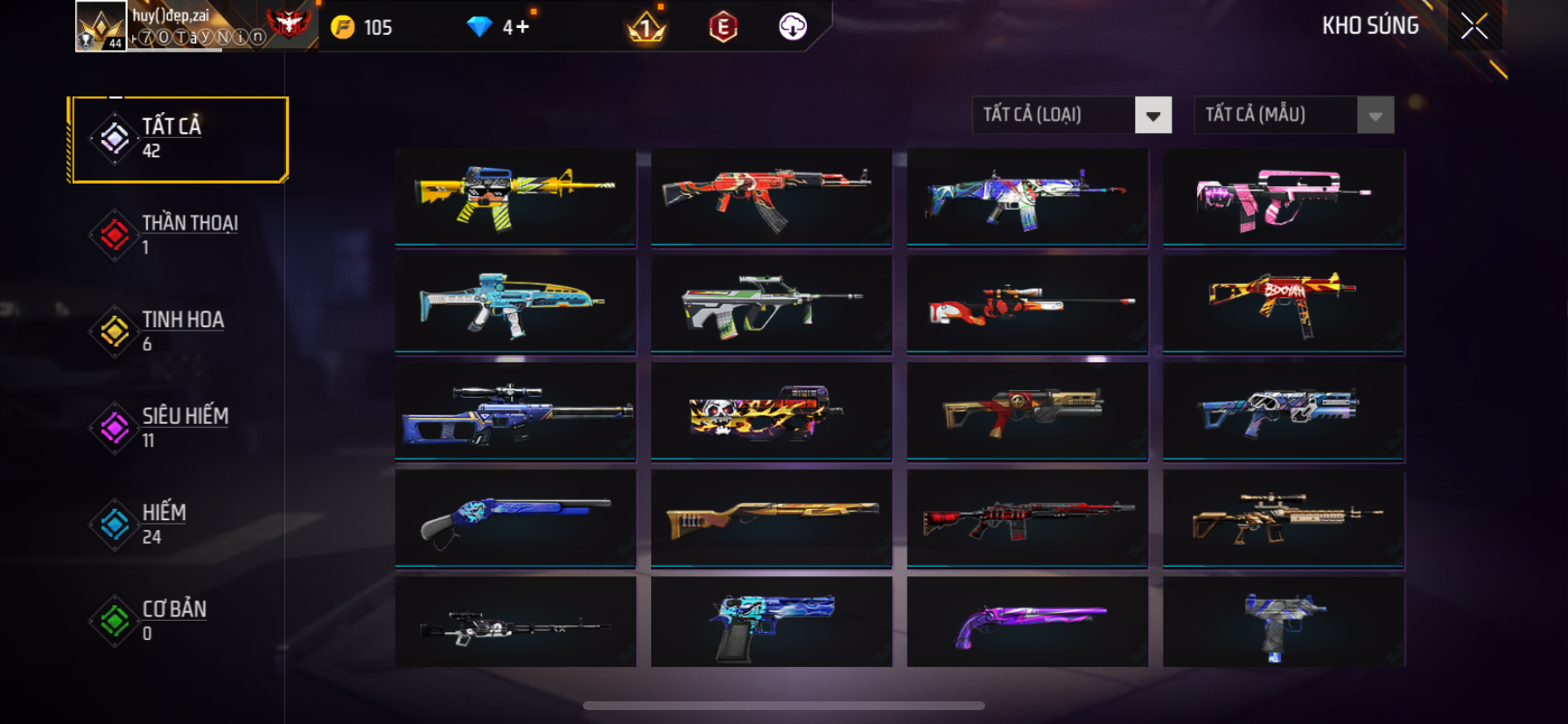Add diamonds with the plus button

(522, 27)
